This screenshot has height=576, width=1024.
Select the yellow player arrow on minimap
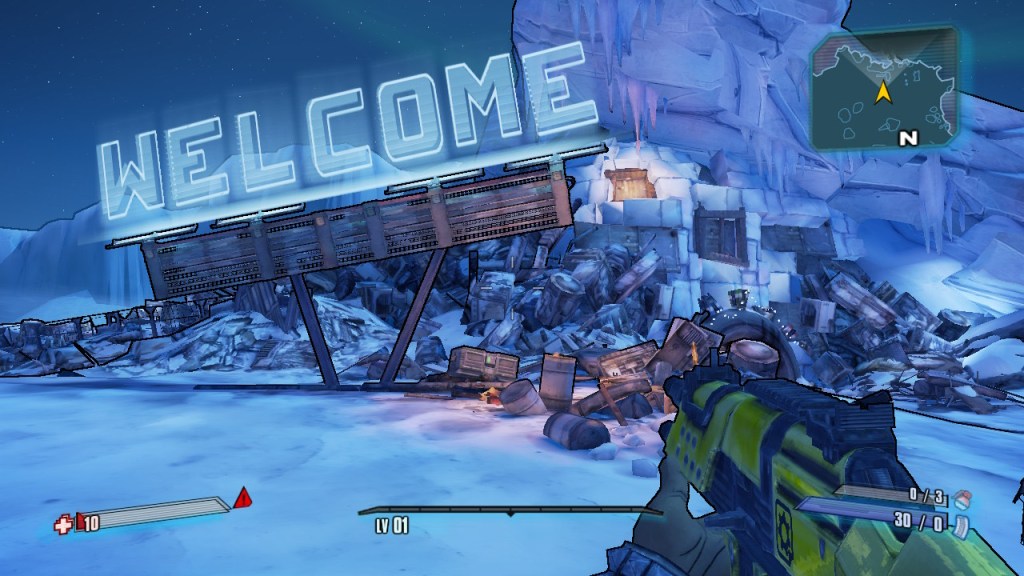click(x=883, y=93)
